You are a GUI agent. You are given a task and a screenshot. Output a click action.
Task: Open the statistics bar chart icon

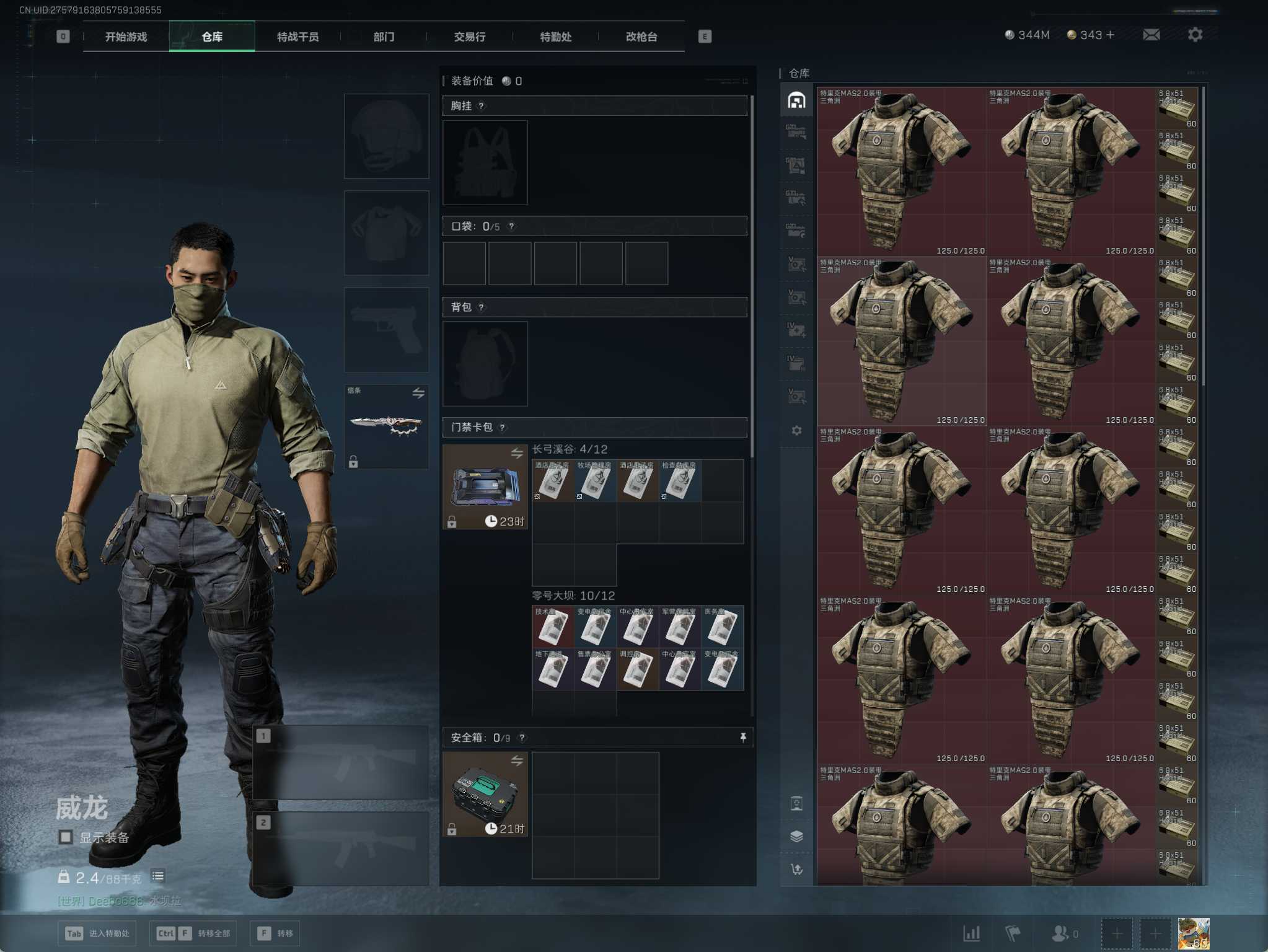(x=971, y=933)
